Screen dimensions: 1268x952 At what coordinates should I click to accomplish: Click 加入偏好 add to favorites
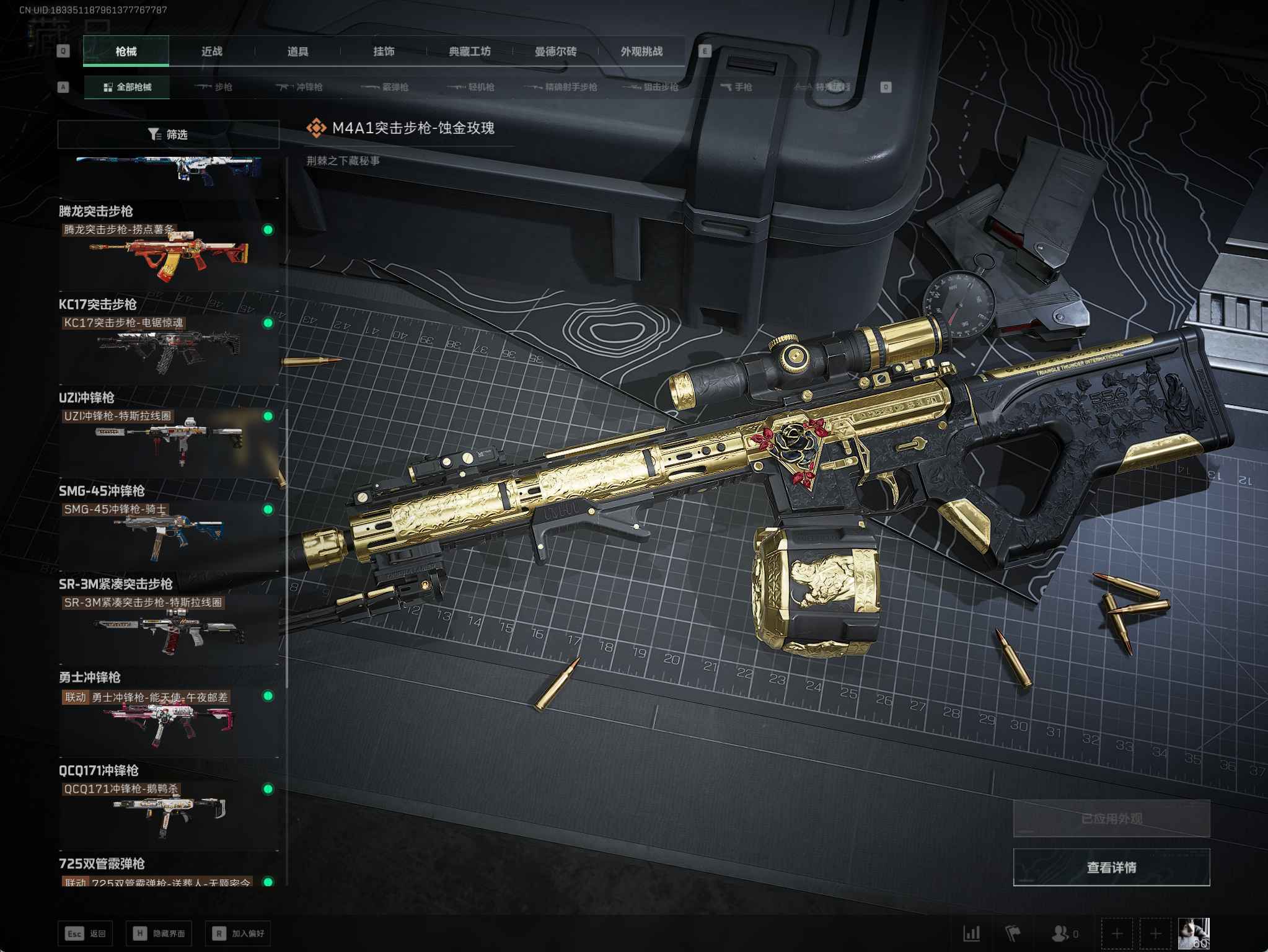(239, 933)
